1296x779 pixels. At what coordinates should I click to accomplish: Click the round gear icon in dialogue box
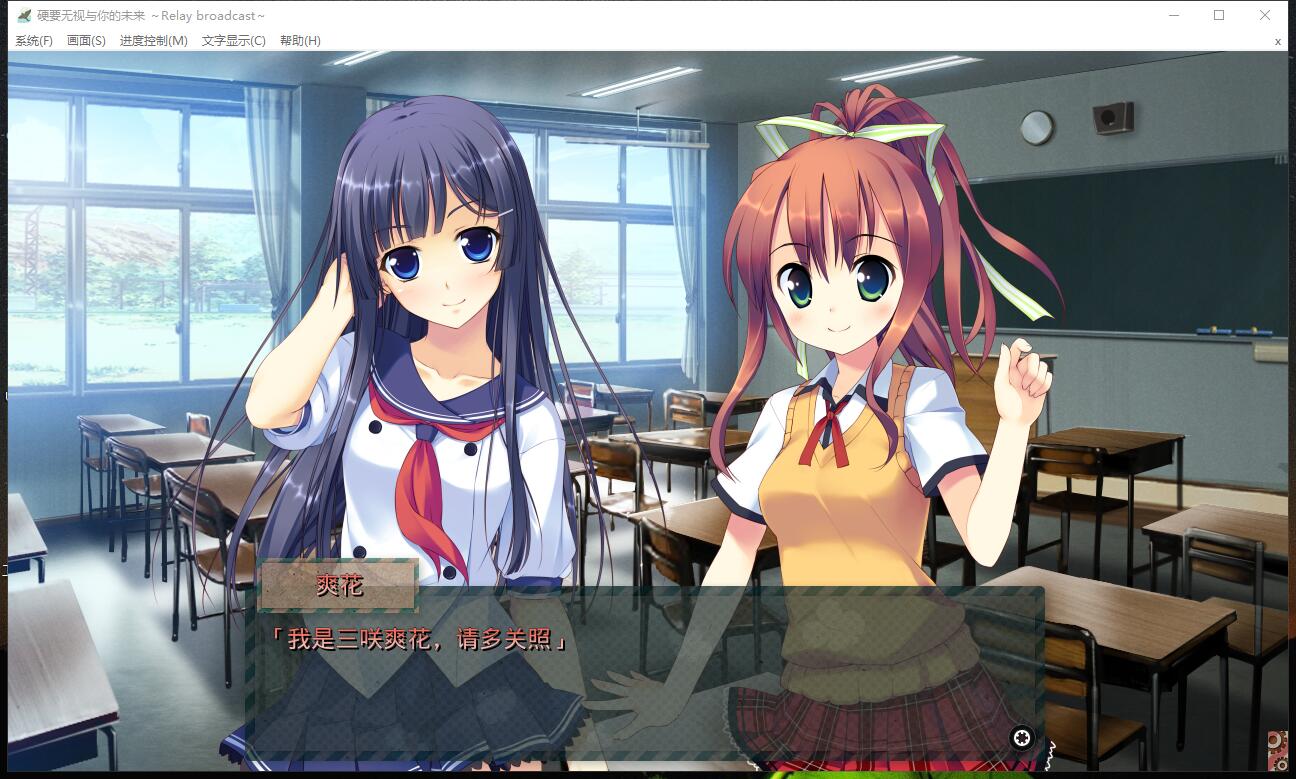coord(1021,738)
